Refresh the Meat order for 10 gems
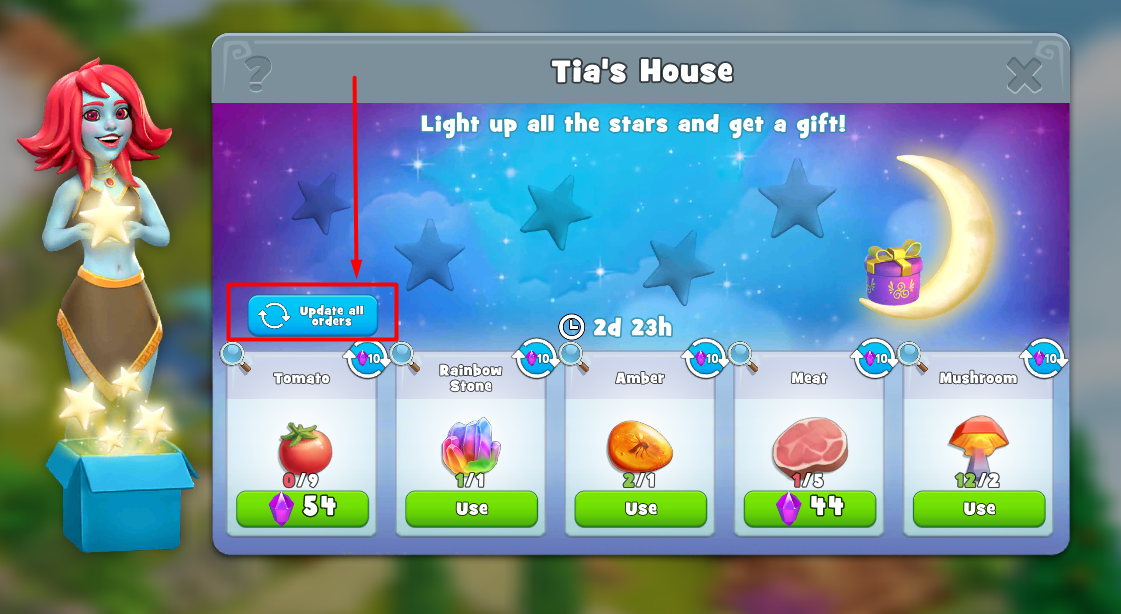1121x614 pixels. coord(875,358)
